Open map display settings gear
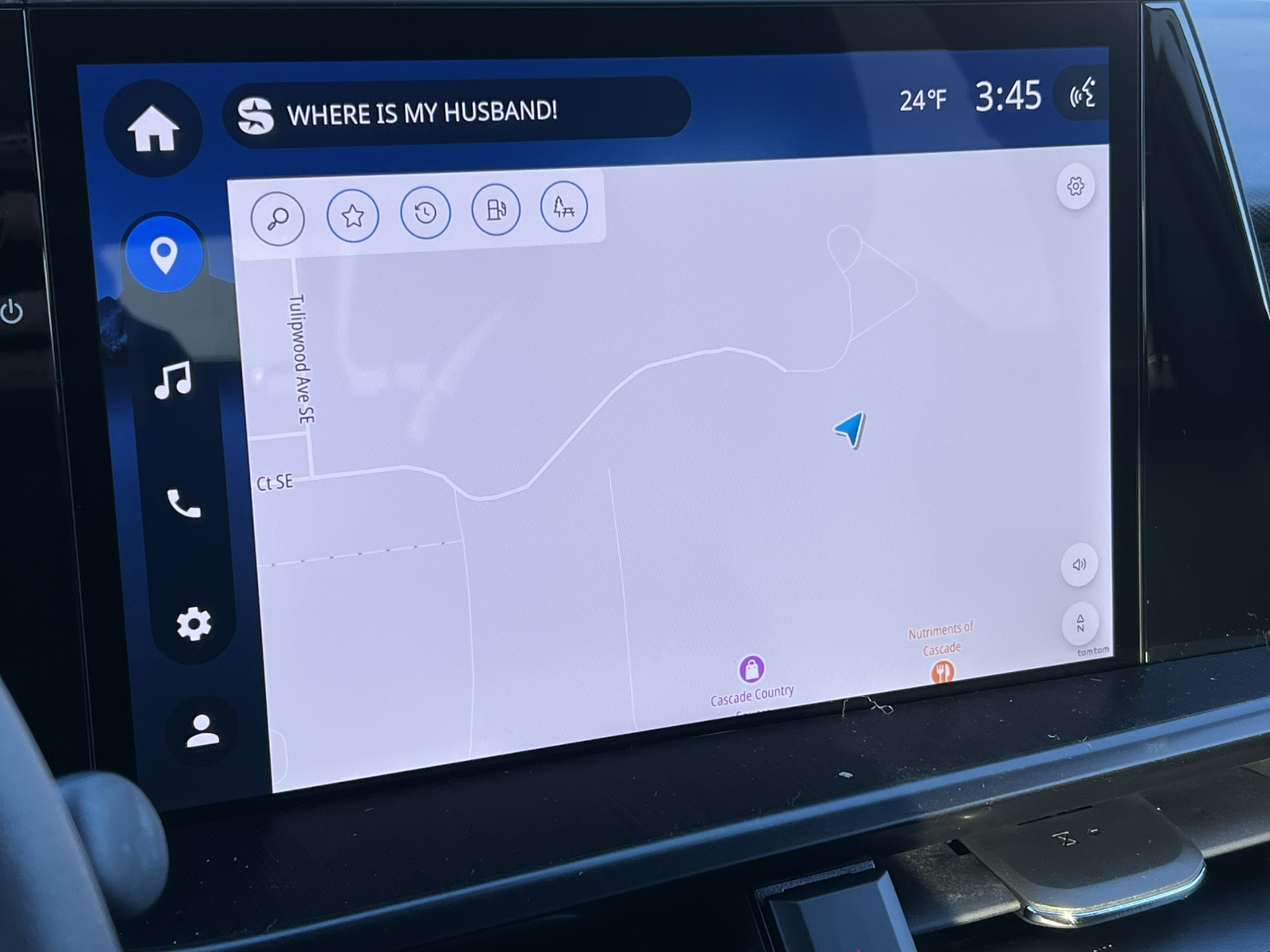The height and width of the screenshot is (952, 1270). [x=1076, y=186]
